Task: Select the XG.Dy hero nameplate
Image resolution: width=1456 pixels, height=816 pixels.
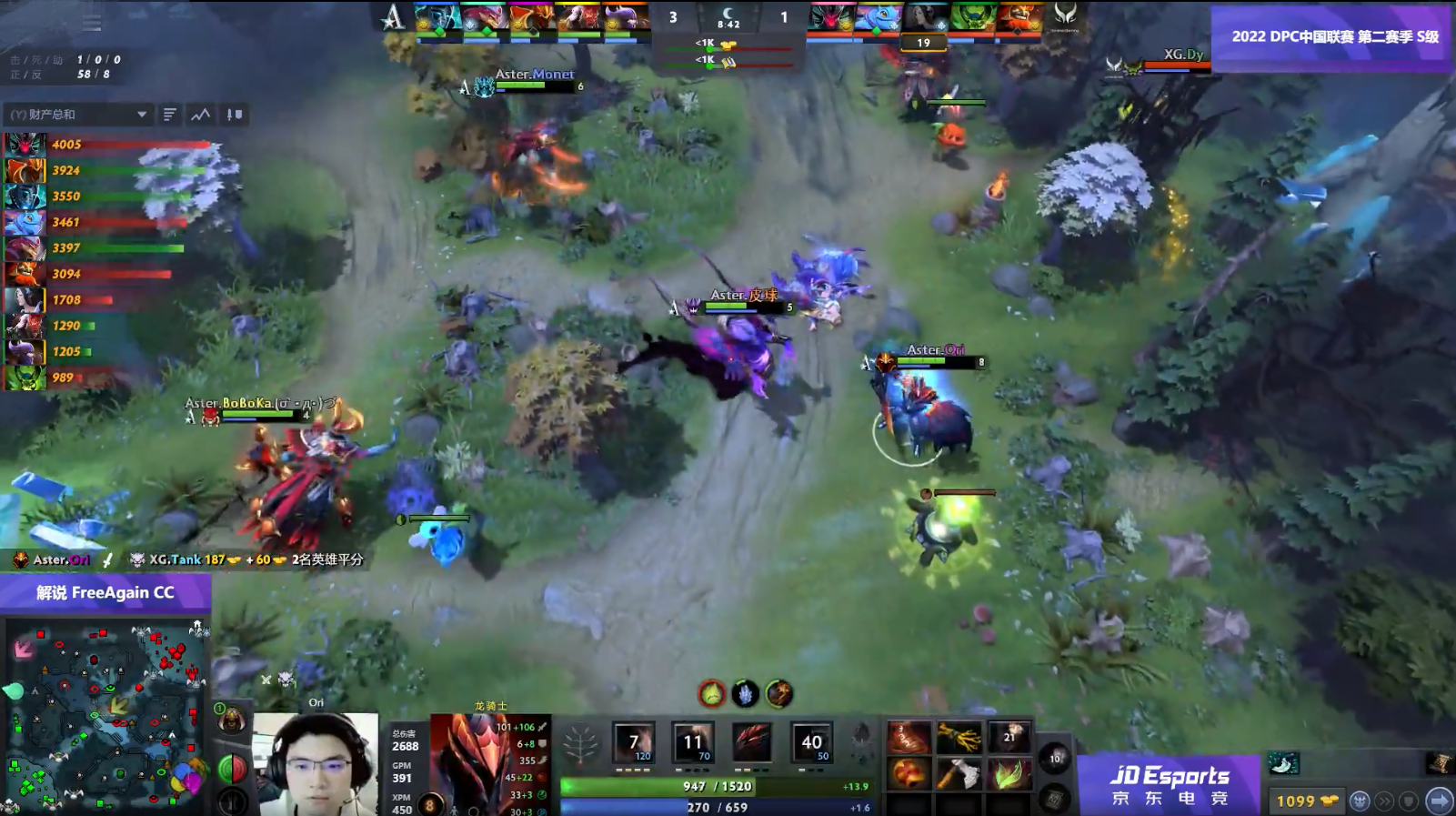Action: coord(1181,53)
